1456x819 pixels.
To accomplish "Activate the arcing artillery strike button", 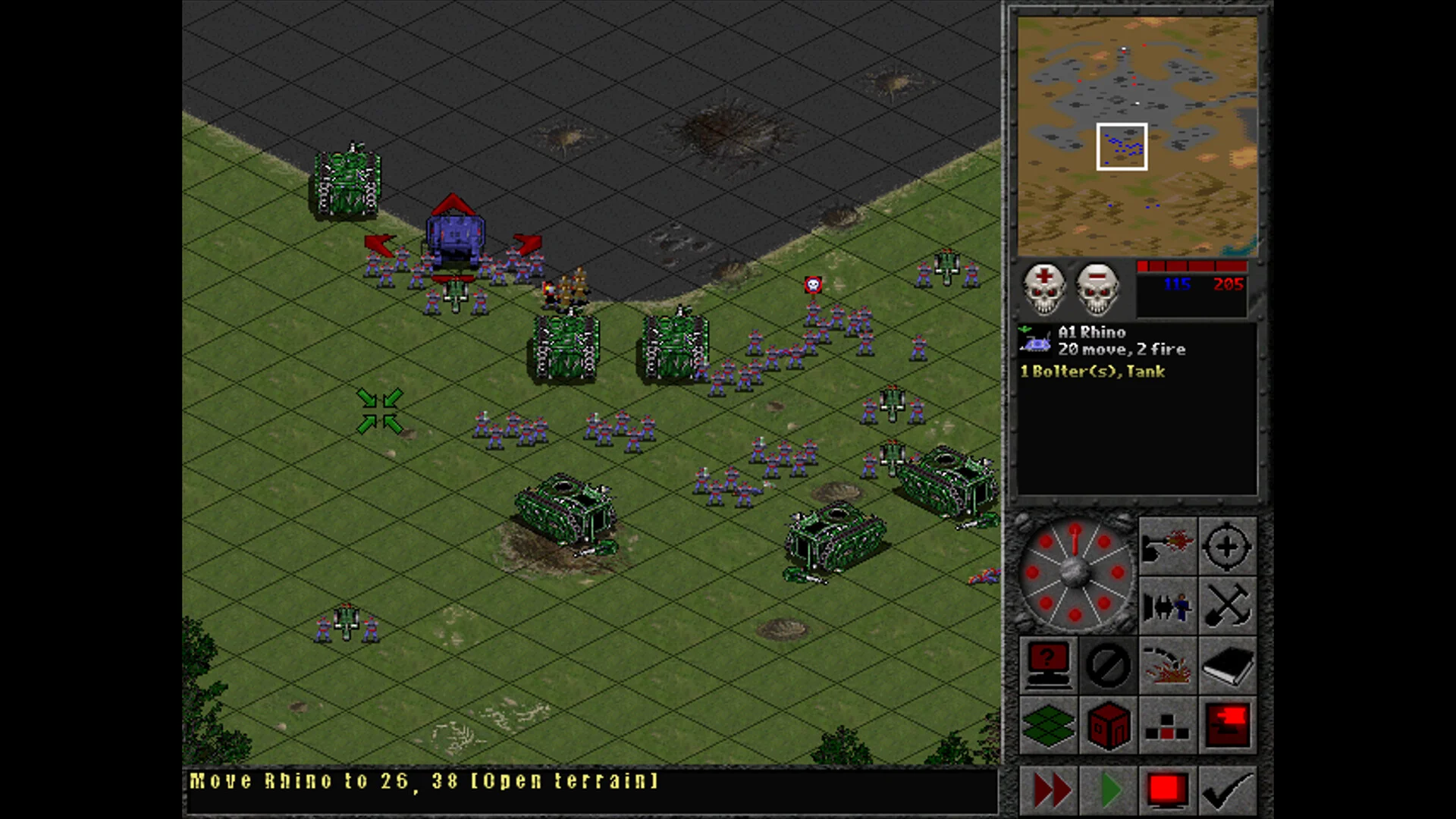I will click(1167, 665).
